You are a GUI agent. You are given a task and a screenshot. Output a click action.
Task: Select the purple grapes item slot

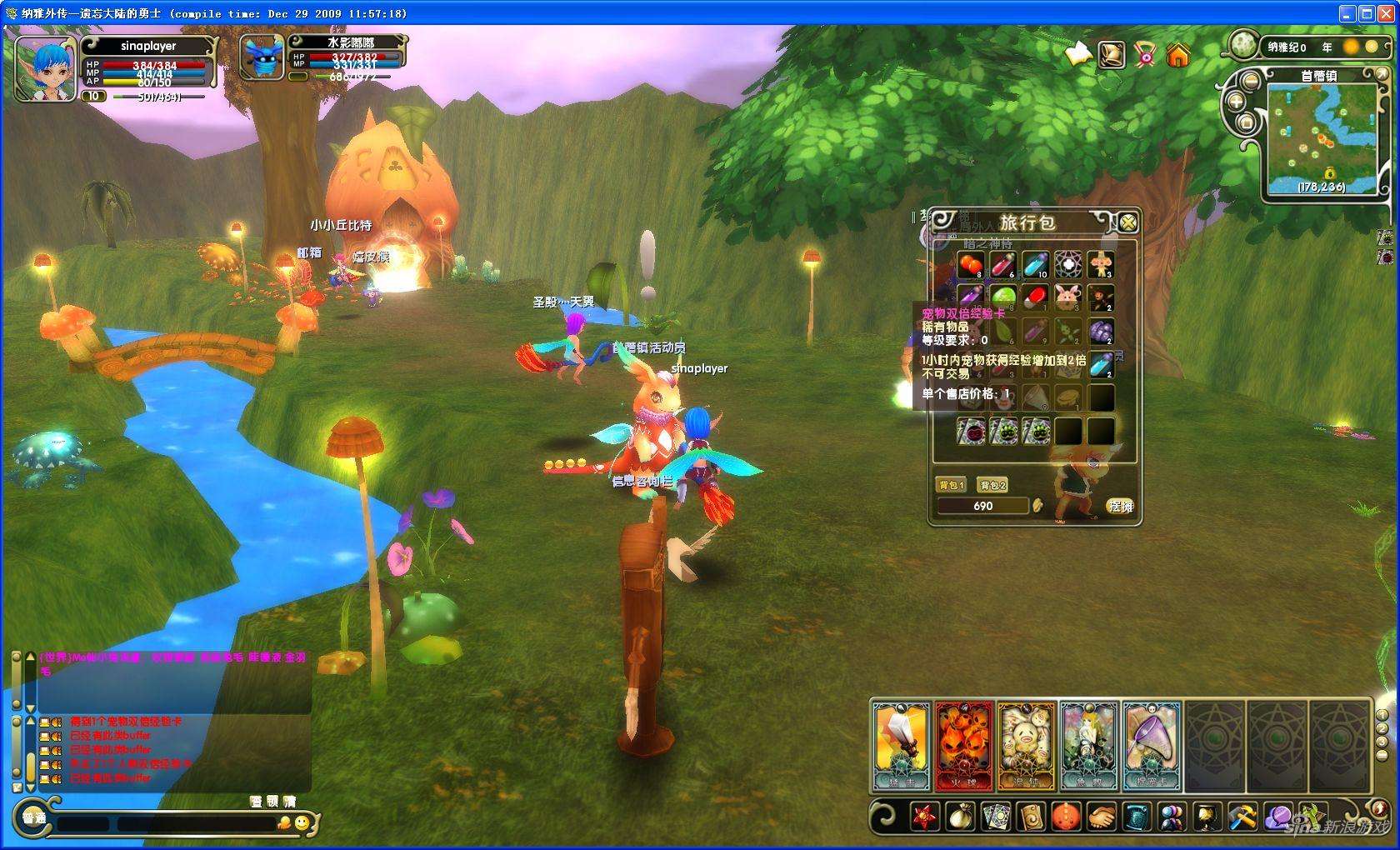tap(1101, 332)
